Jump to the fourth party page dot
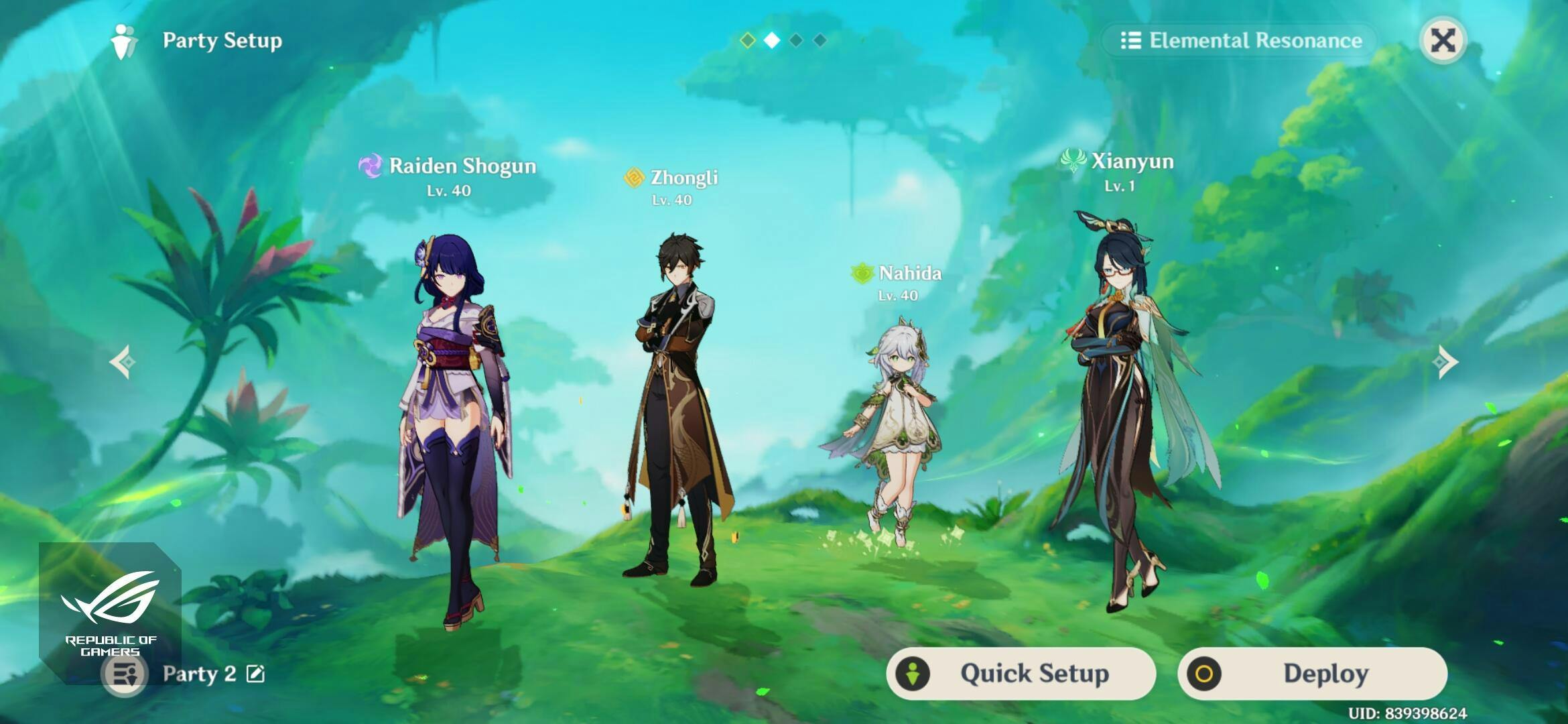Image resolution: width=1568 pixels, height=724 pixels. click(x=820, y=40)
